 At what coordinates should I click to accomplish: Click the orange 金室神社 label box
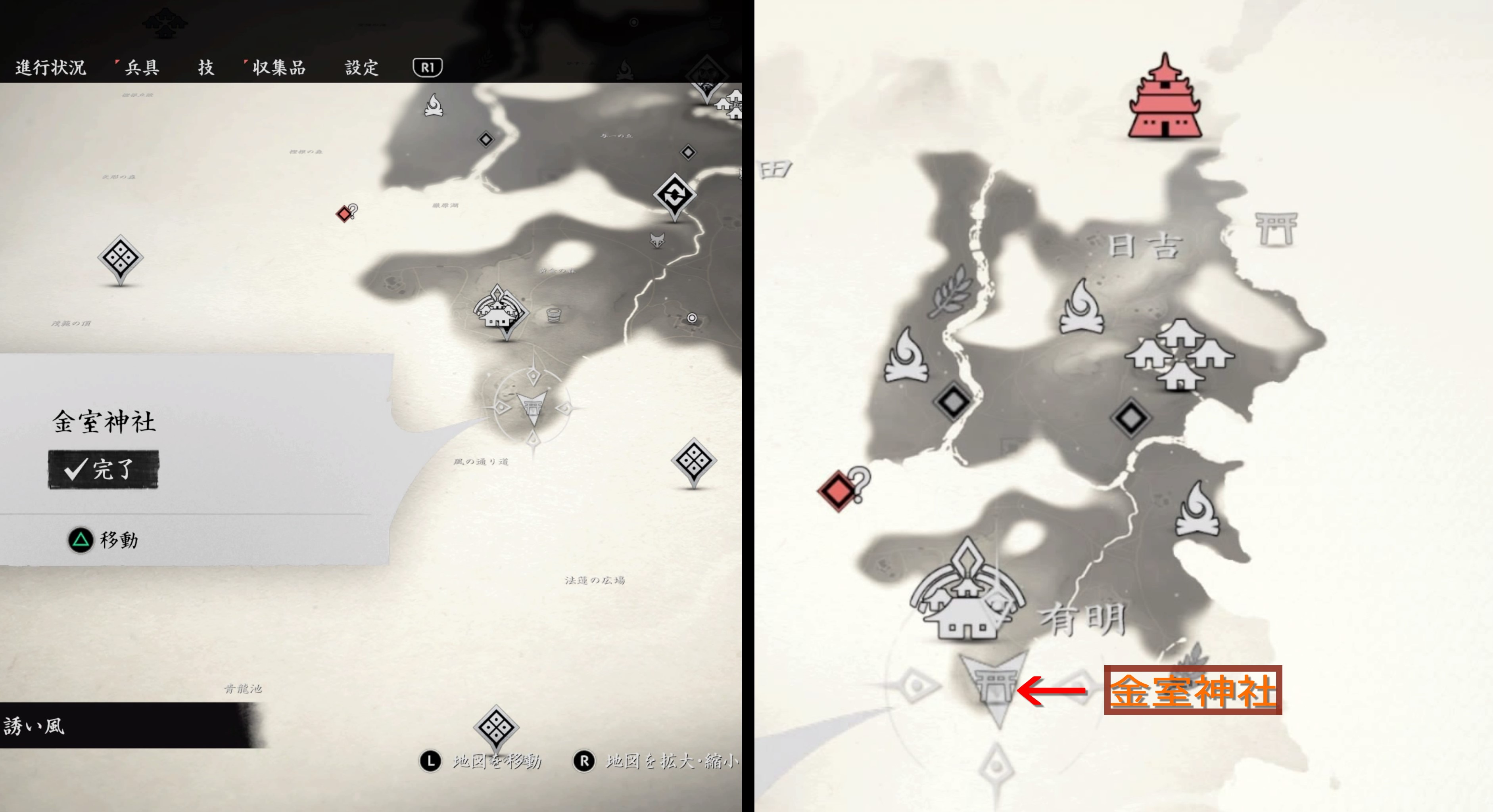(x=1192, y=690)
